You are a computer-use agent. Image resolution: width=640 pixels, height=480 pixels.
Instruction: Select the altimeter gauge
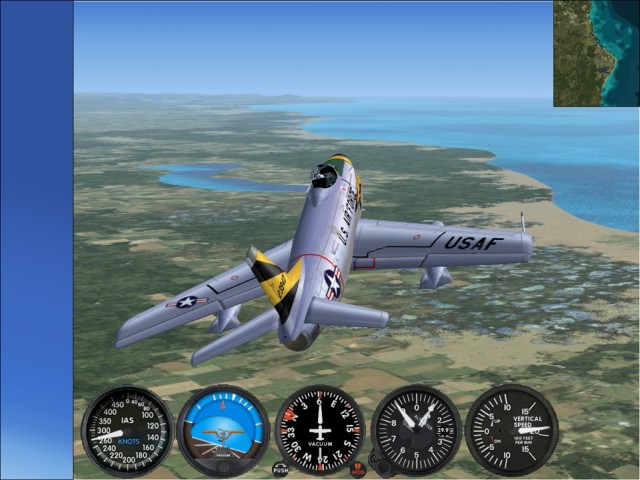[x=416, y=430]
